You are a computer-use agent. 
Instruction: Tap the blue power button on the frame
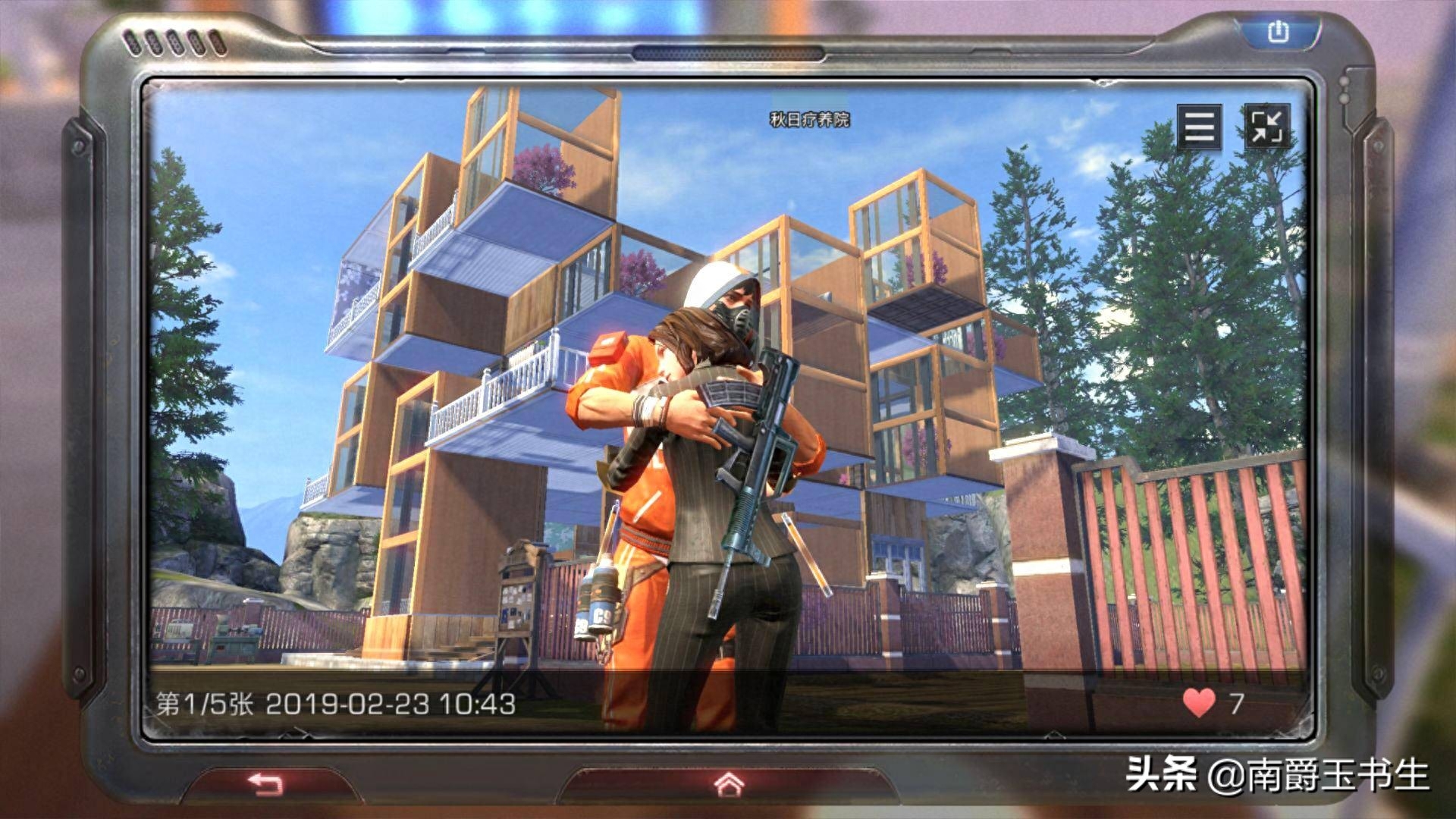tap(1278, 32)
